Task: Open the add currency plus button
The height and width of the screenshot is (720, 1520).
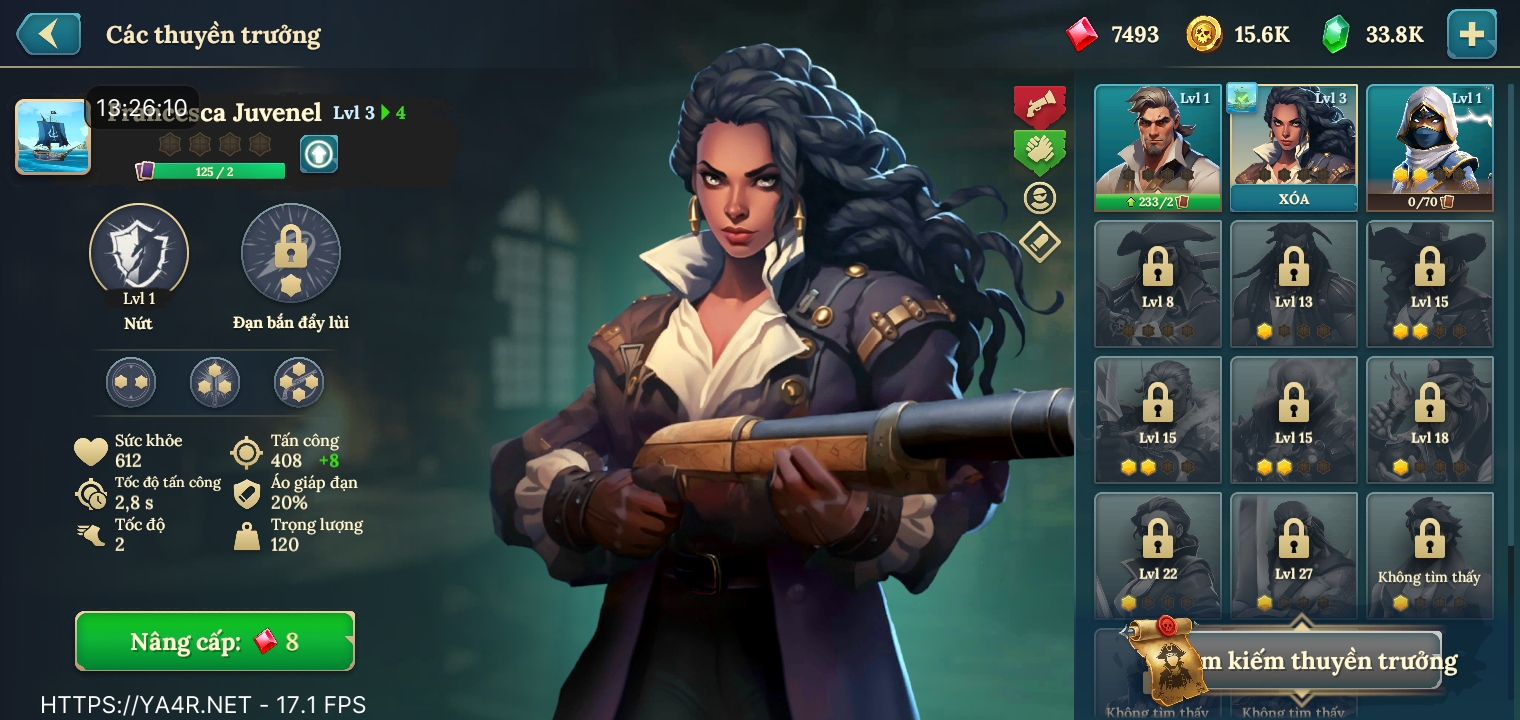Action: click(x=1471, y=34)
